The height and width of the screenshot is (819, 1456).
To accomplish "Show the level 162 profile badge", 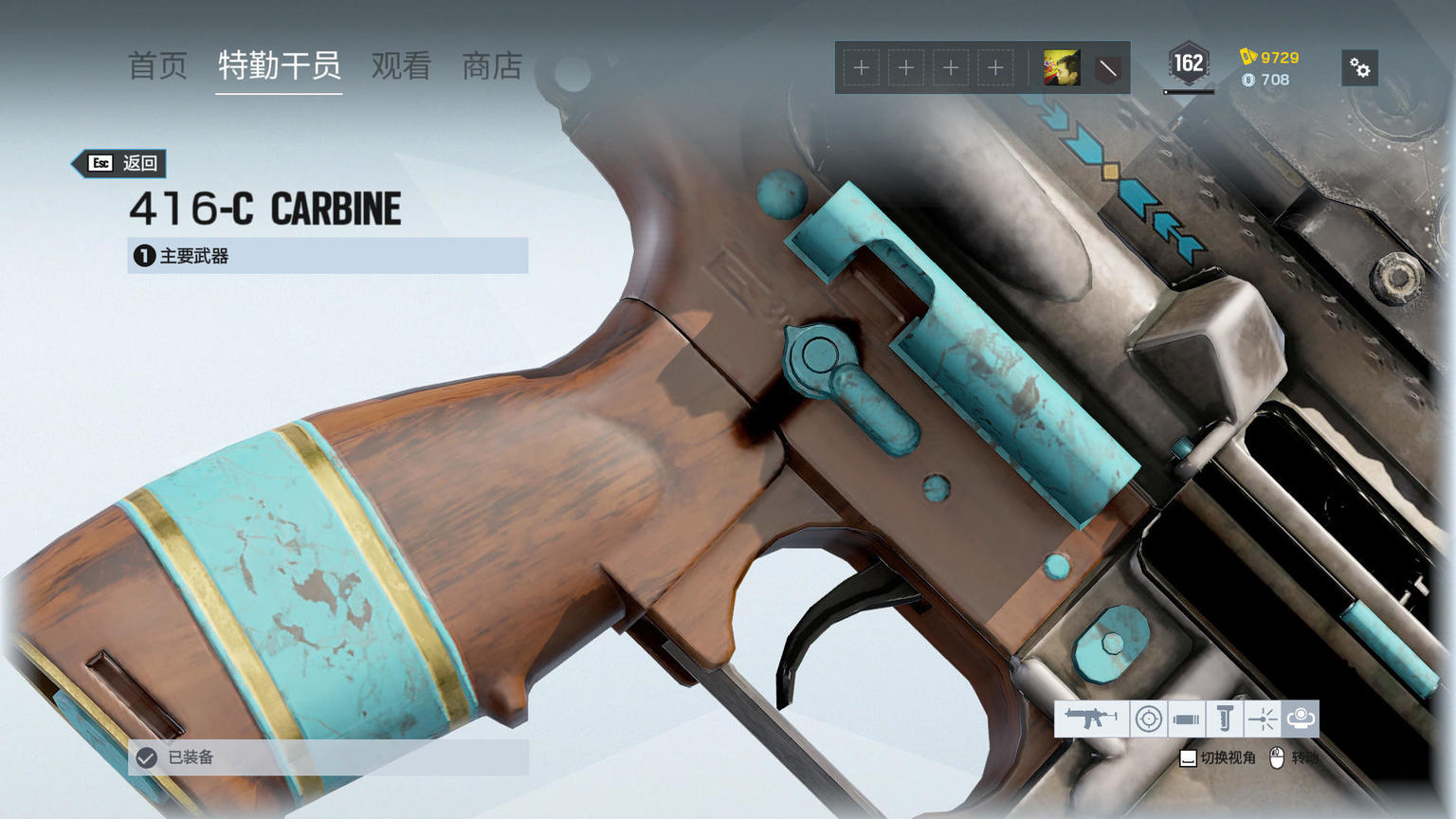I will coord(1189,64).
